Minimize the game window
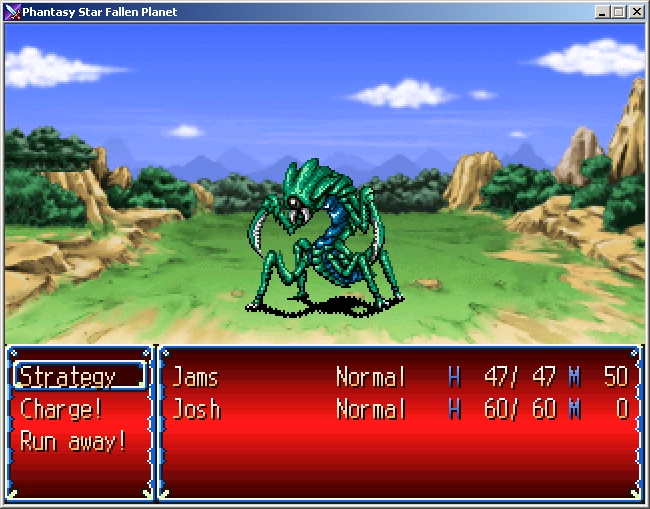650x509 pixels. tap(602, 12)
